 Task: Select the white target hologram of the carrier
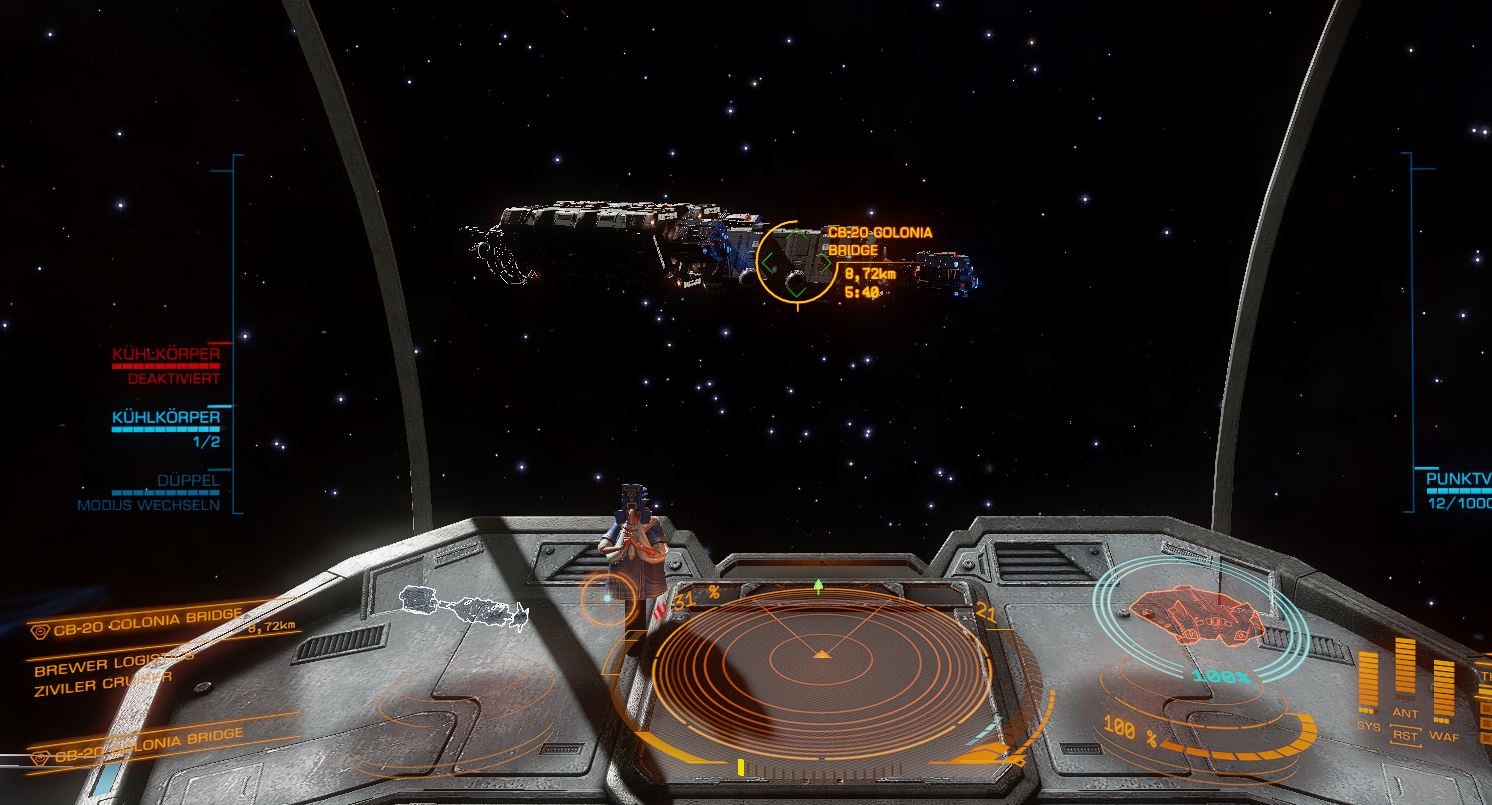point(463,609)
